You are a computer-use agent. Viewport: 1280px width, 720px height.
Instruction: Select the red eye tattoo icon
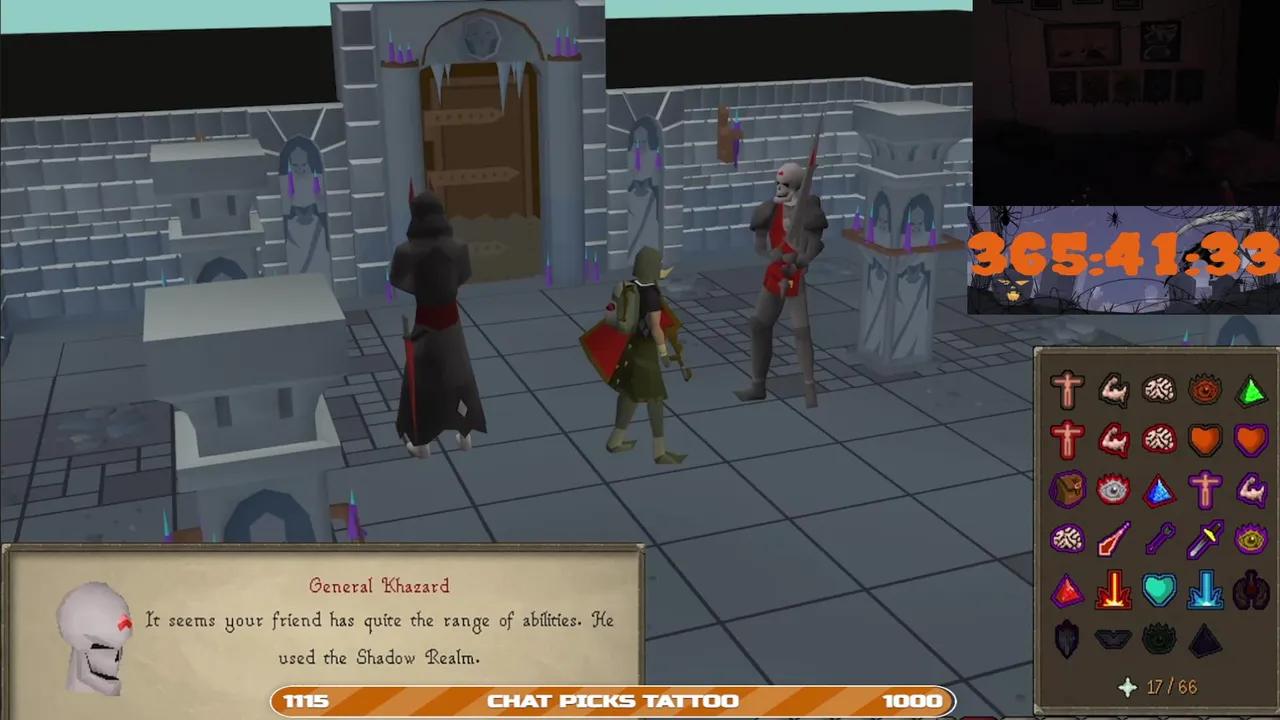pos(1205,391)
